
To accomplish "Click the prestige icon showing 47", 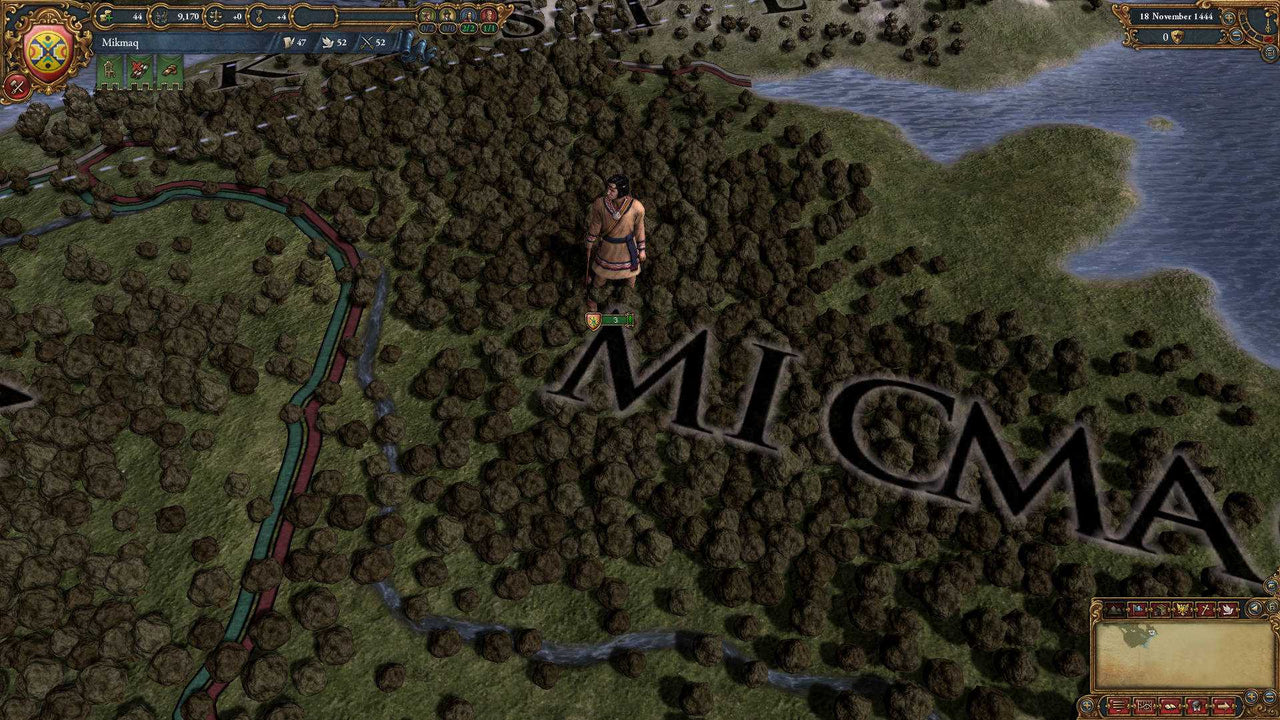I will (289, 43).
